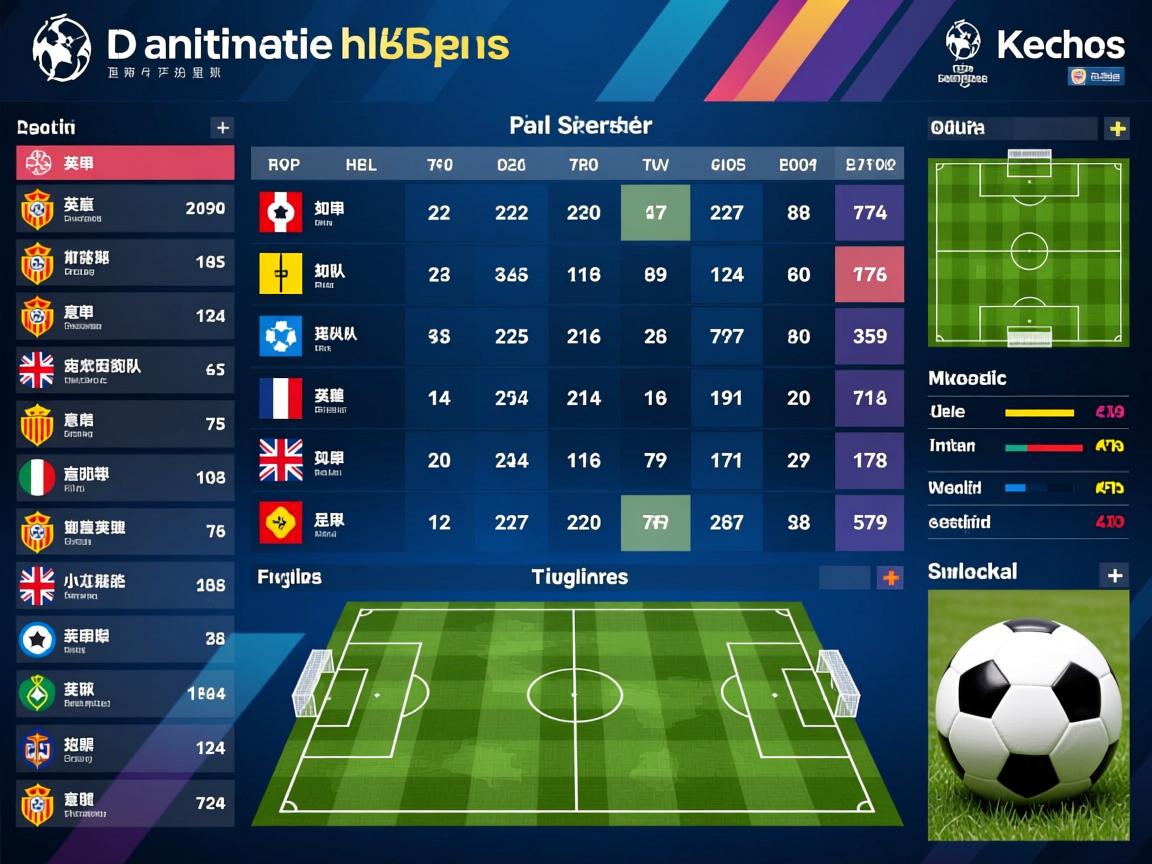Select the Uele entry in the Mkoadic list
Screen dimensions: 1152x864
coord(1028,412)
